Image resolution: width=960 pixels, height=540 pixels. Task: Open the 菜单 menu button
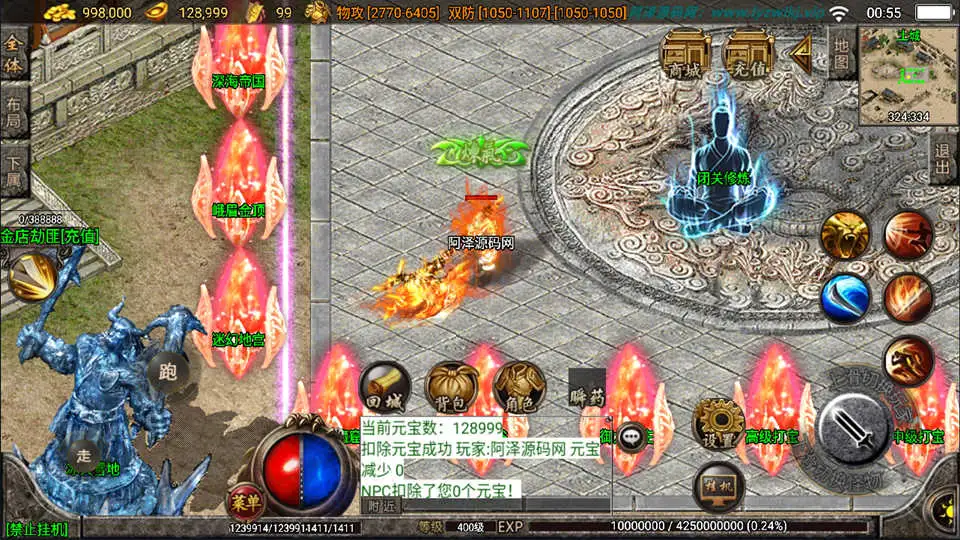(243, 500)
